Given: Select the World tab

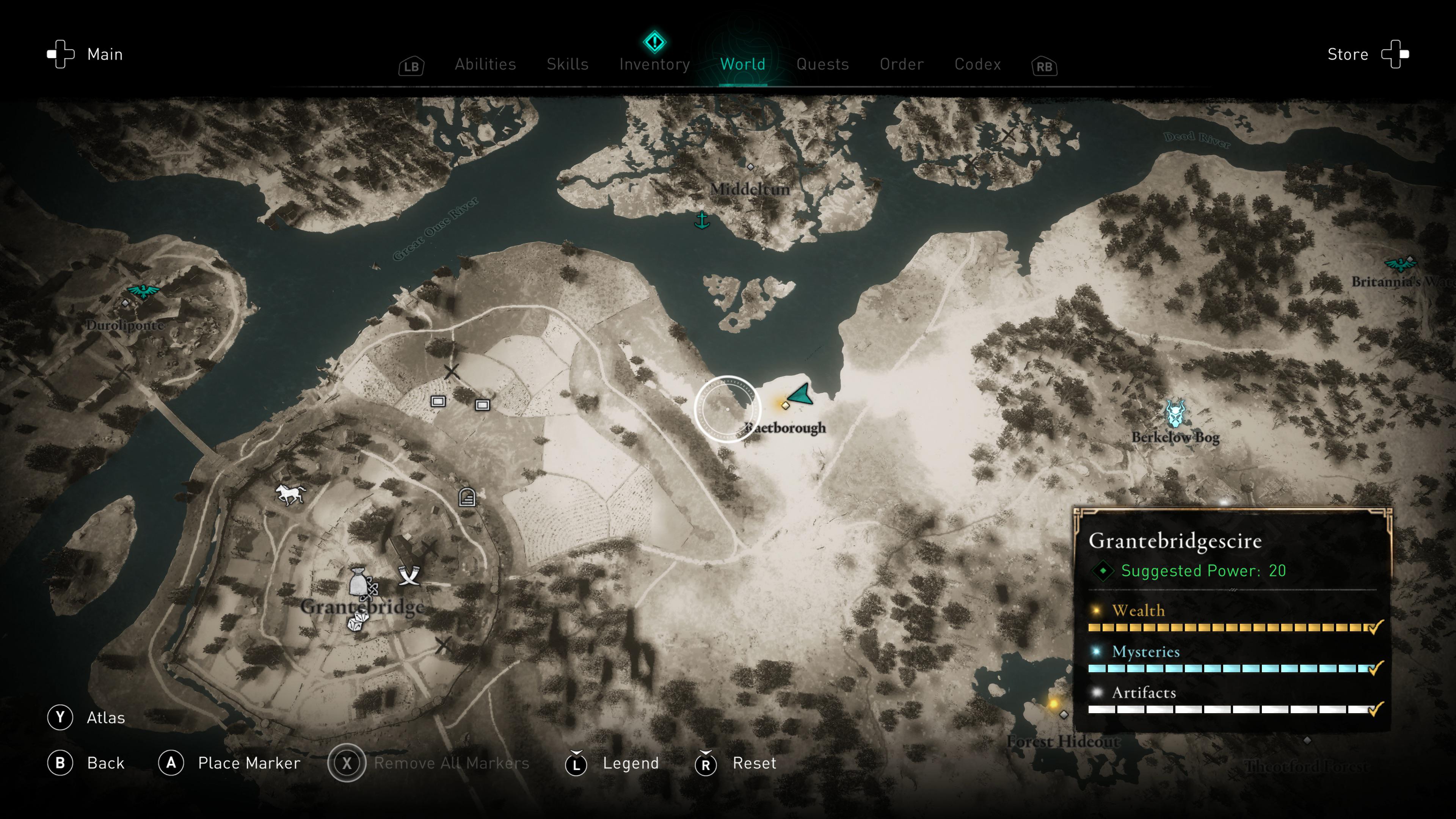Looking at the screenshot, I should 743,64.
